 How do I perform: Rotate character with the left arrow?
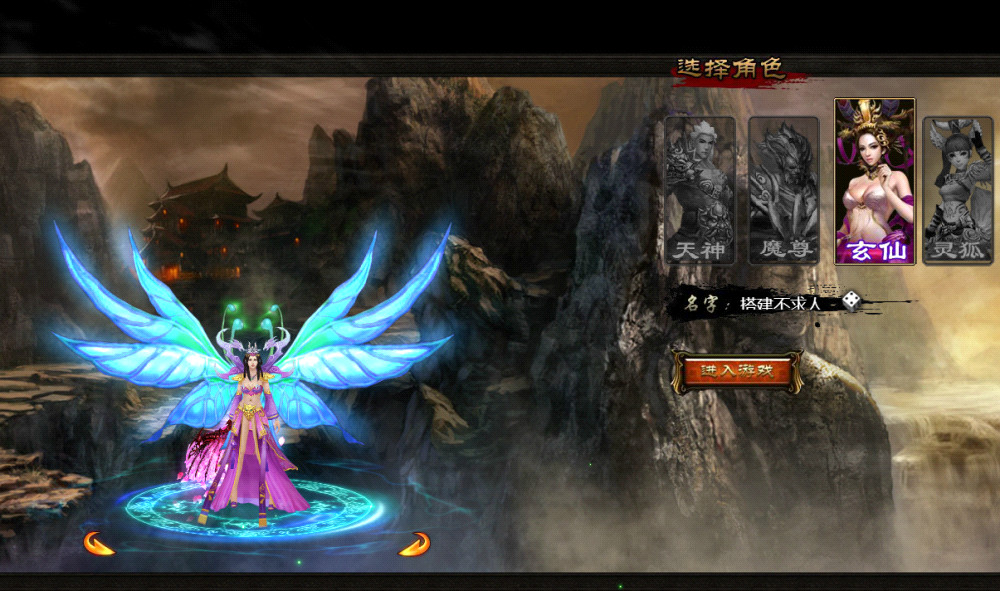coord(99,543)
